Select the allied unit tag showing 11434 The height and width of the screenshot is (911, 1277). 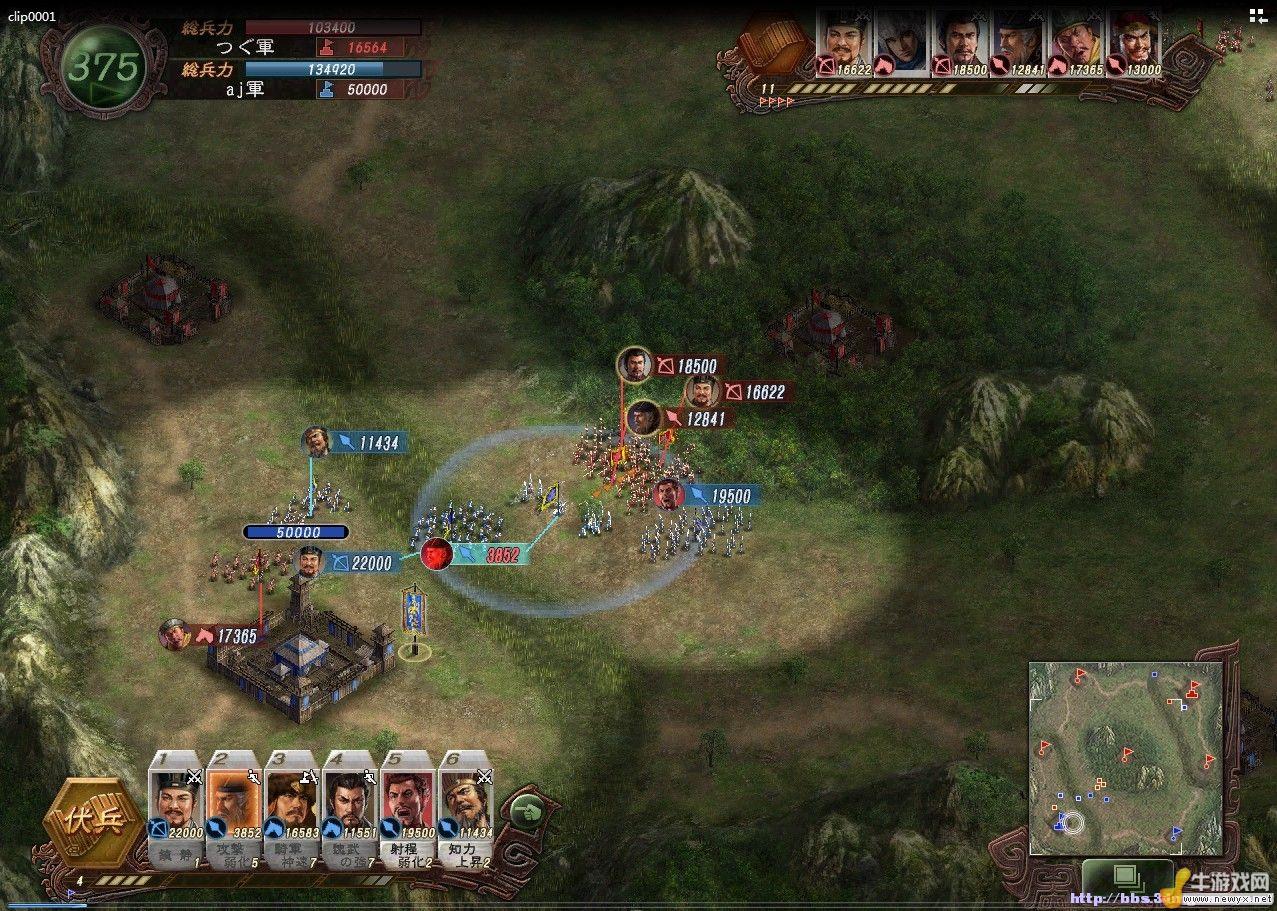(358, 442)
